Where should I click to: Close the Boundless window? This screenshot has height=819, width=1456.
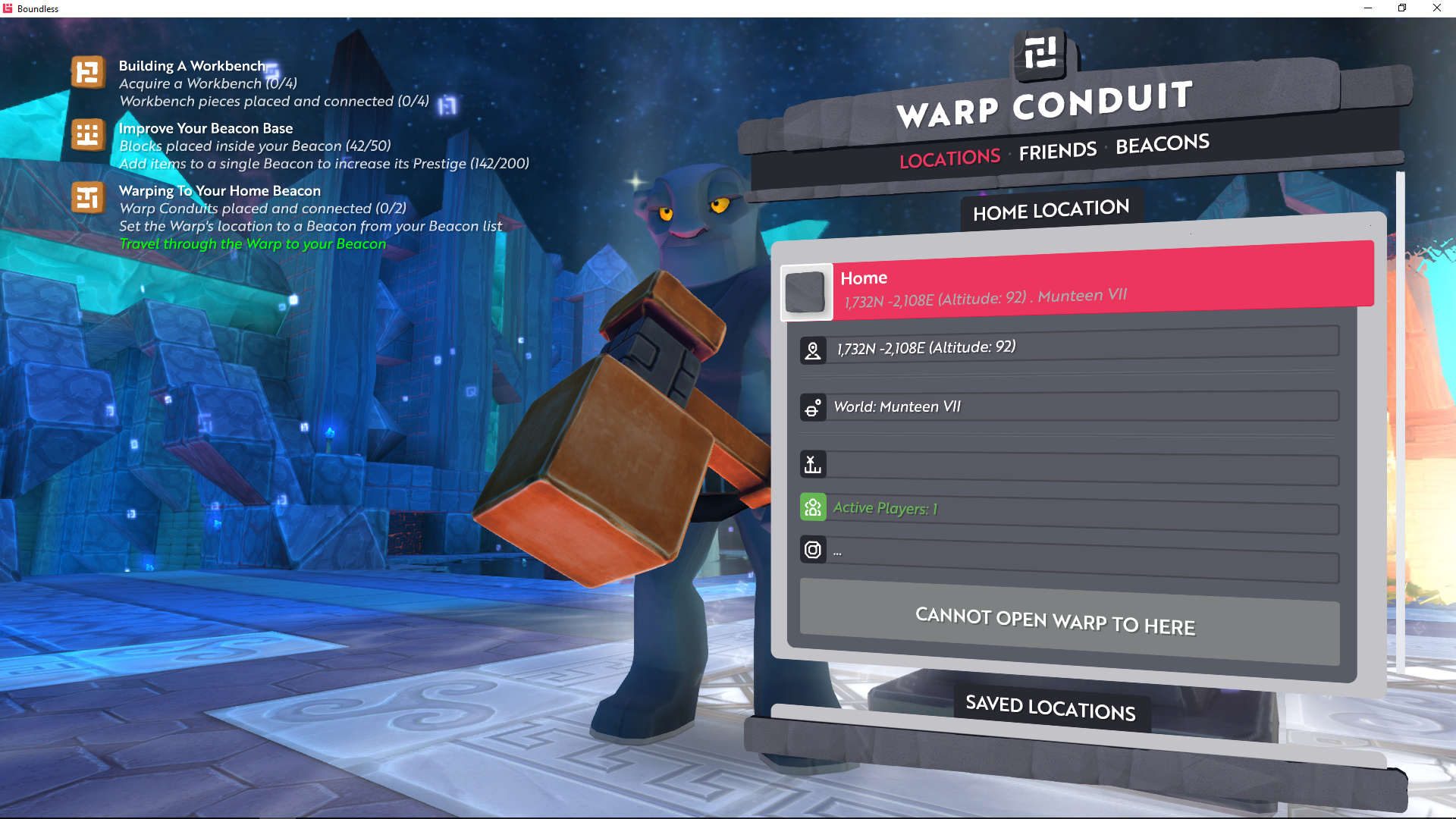click(1436, 8)
